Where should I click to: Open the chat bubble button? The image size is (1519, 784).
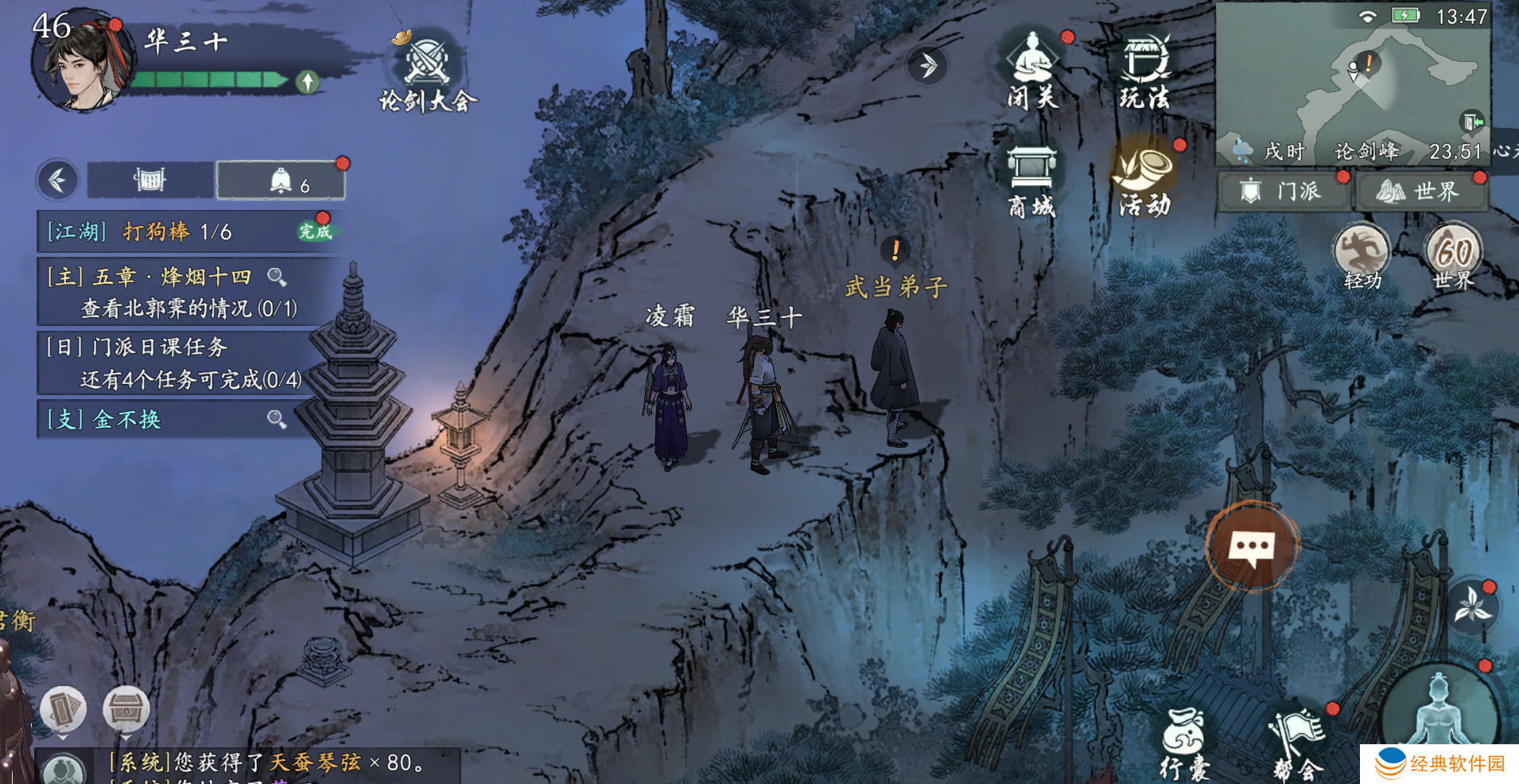tap(1253, 546)
